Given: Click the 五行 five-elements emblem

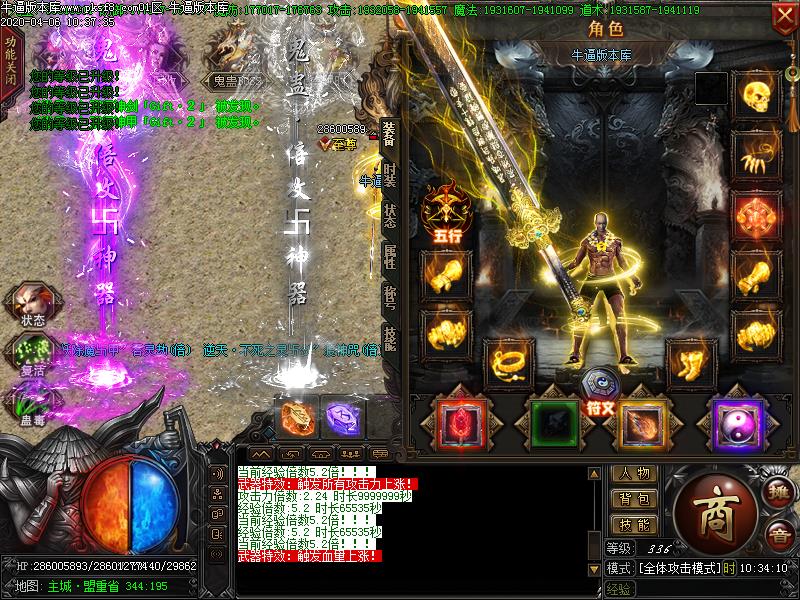Looking at the screenshot, I should pos(445,210).
